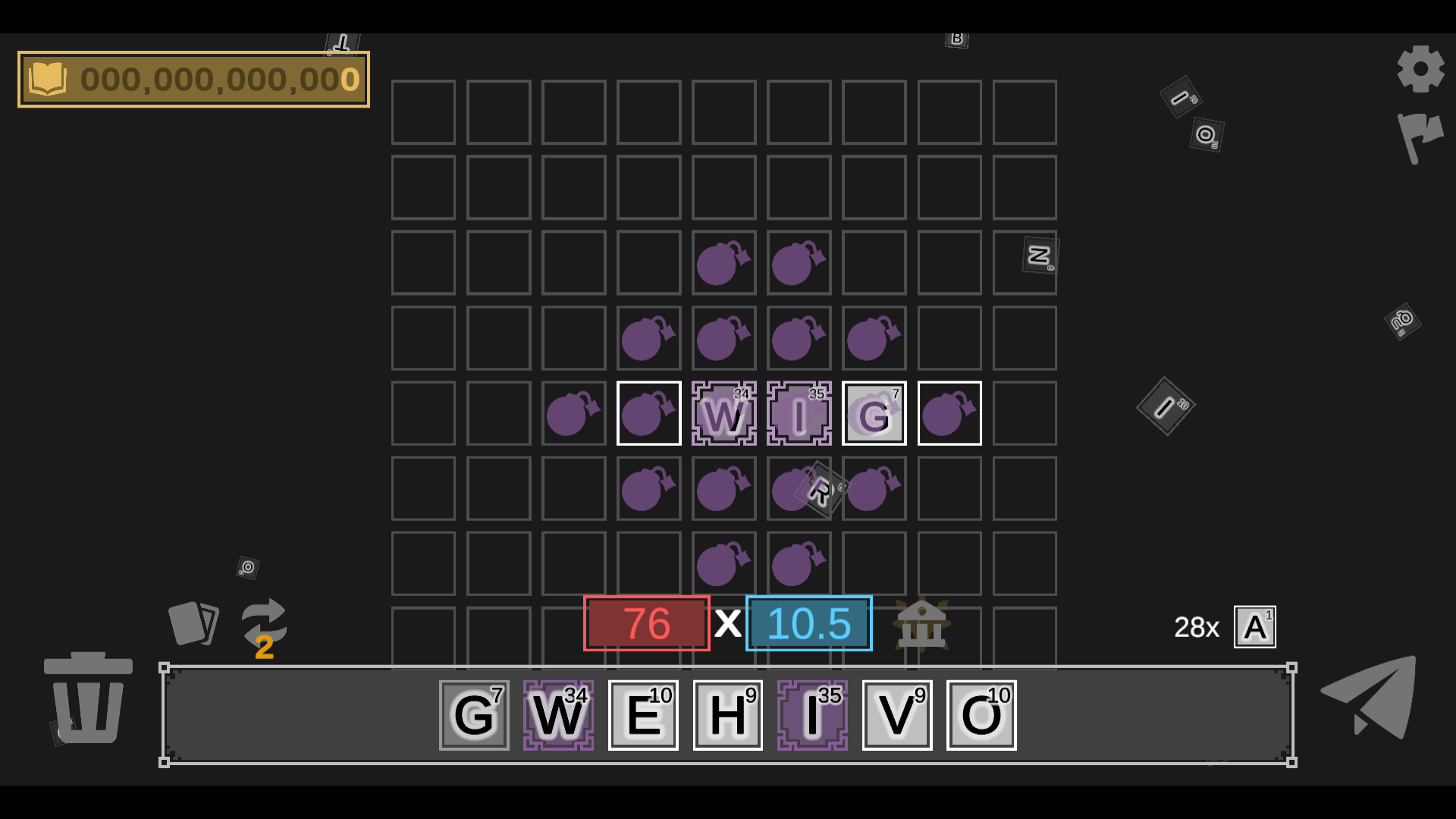1456x819 pixels.
Task: Click the blue 10.5 multiplier box
Action: tap(808, 623)
